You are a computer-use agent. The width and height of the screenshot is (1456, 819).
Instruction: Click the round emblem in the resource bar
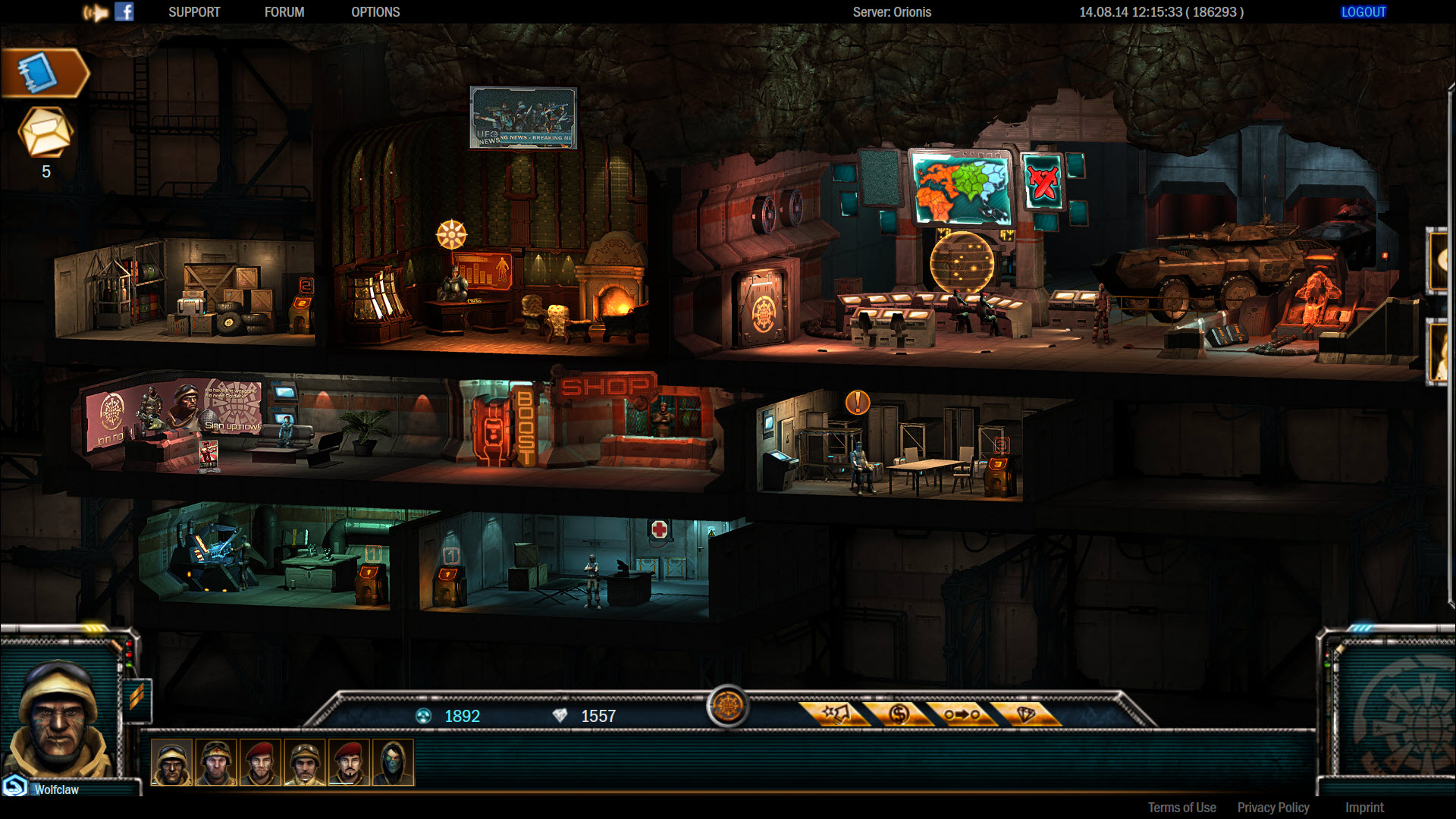point(727,707)
